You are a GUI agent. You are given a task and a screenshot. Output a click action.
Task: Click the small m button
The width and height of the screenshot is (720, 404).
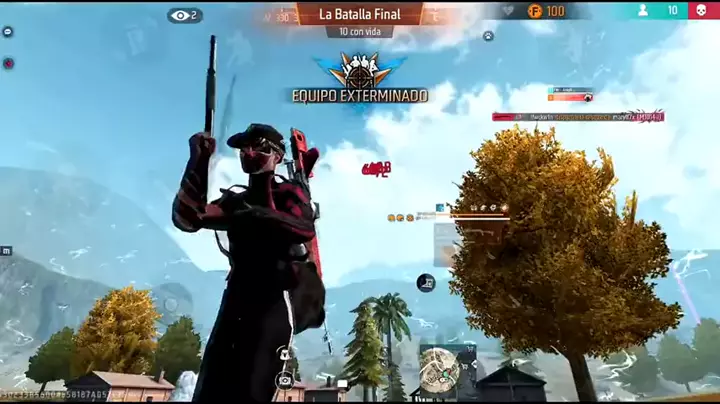[7, 250]
